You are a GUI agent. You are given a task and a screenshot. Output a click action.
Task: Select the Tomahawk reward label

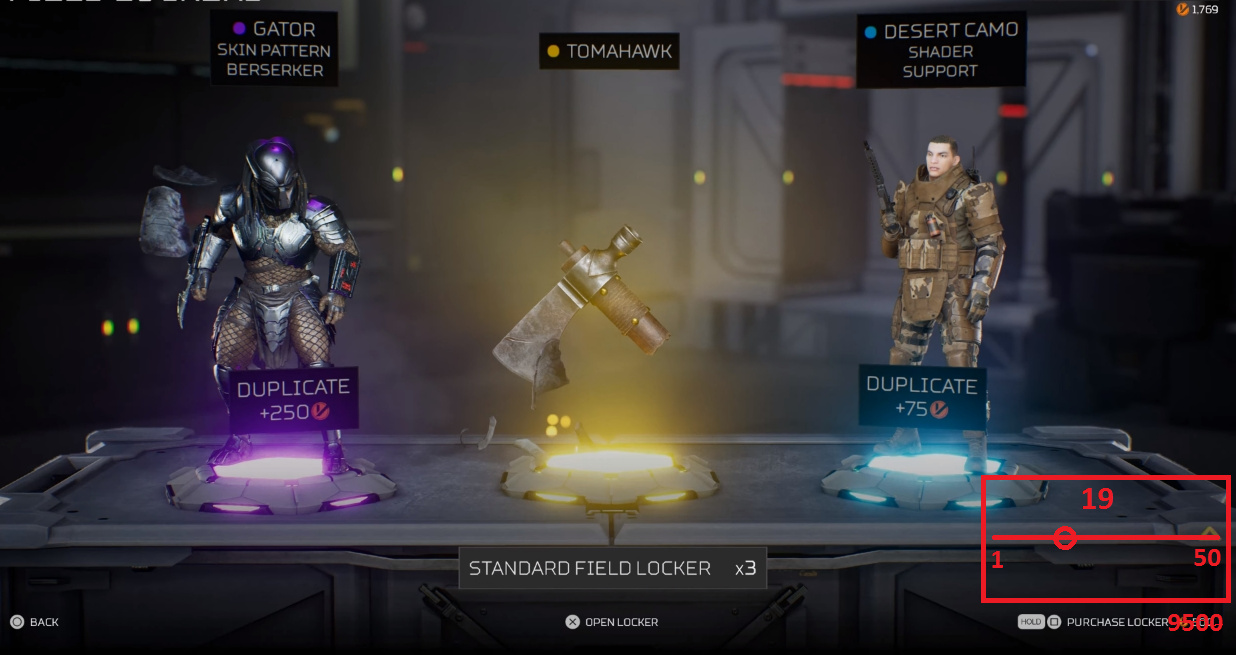tap(609, 51)
